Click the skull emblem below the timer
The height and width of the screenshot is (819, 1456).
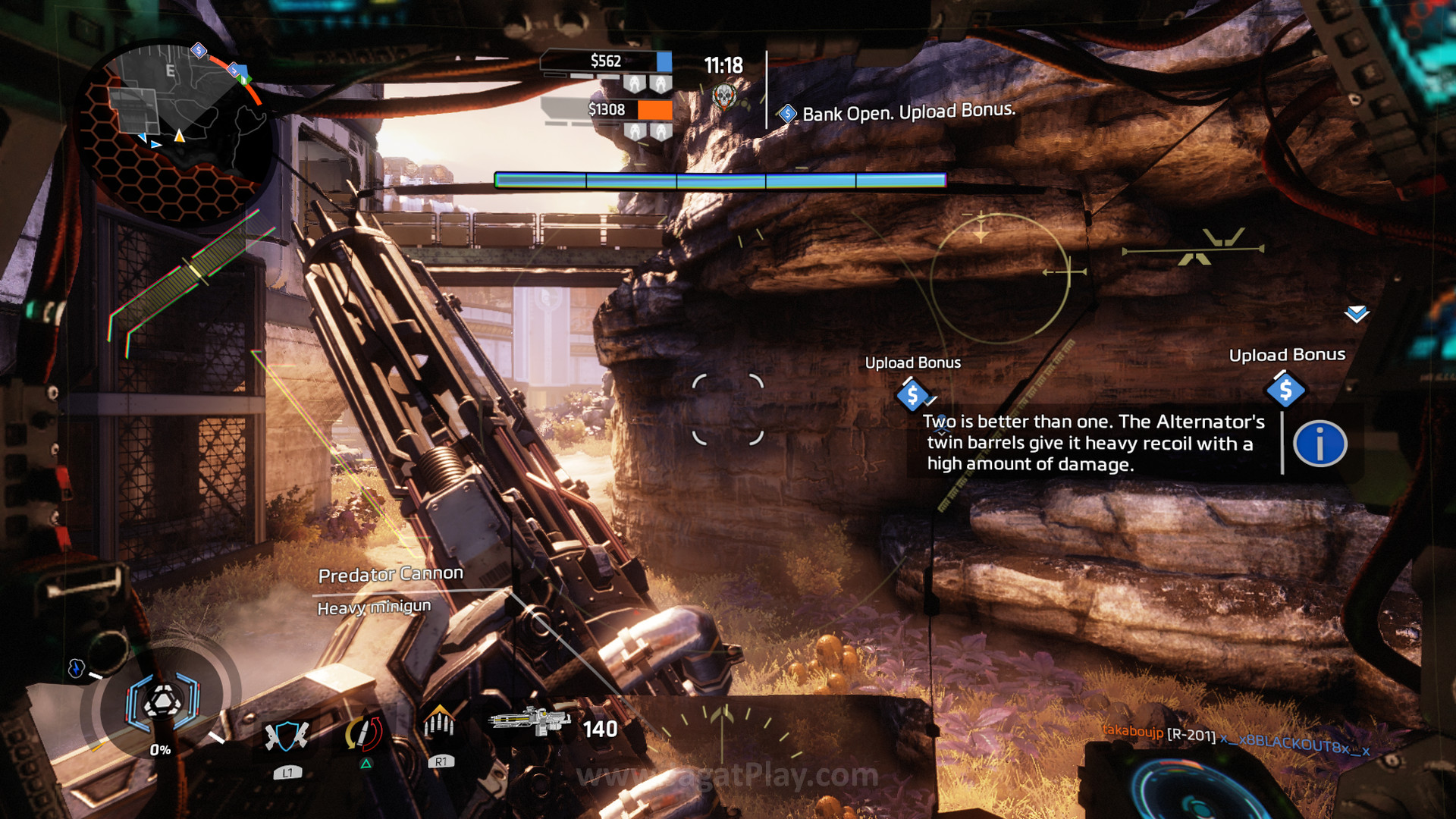(x=724, y=96)
